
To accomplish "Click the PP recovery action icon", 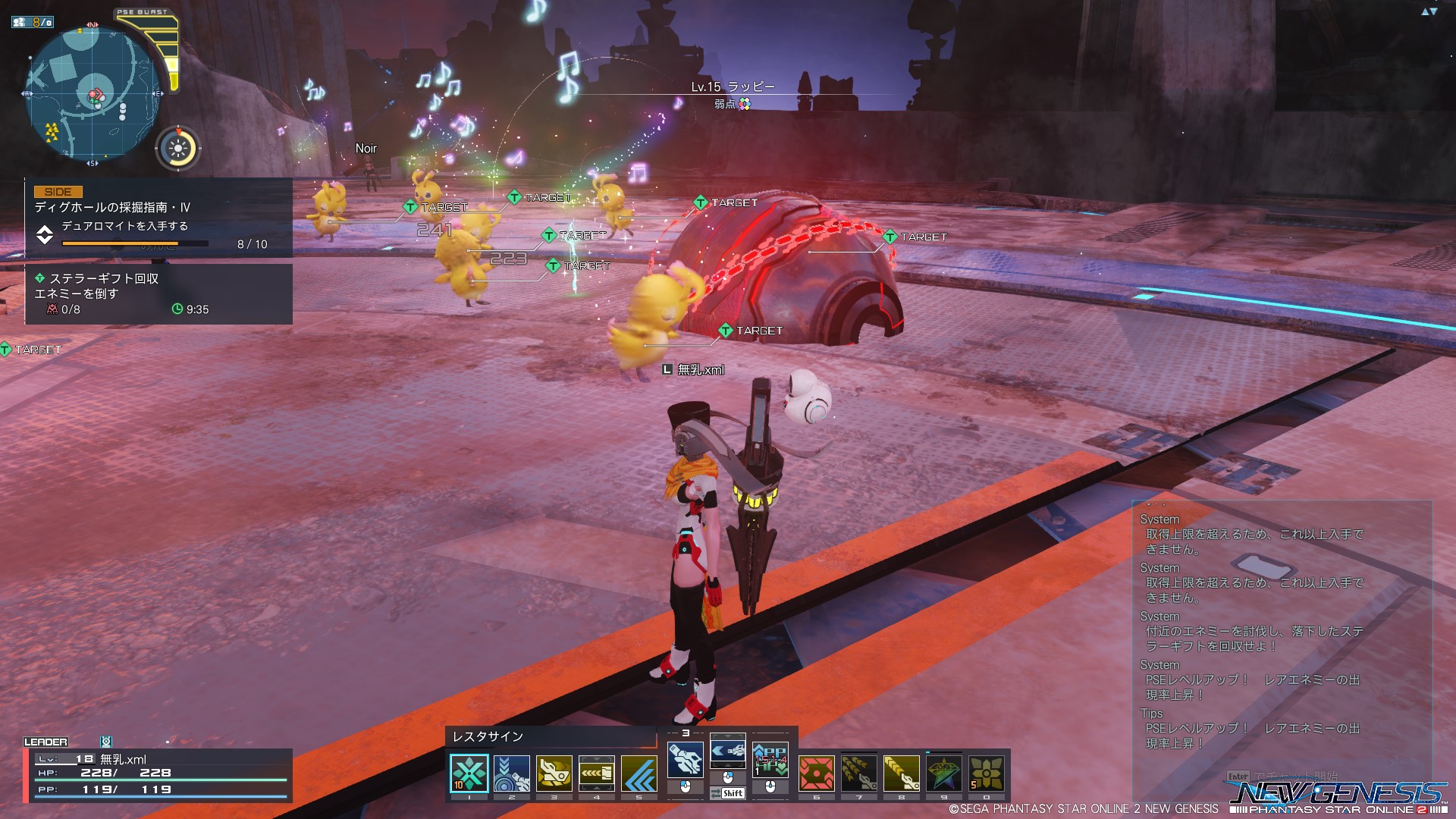I will tap(770, 759).
